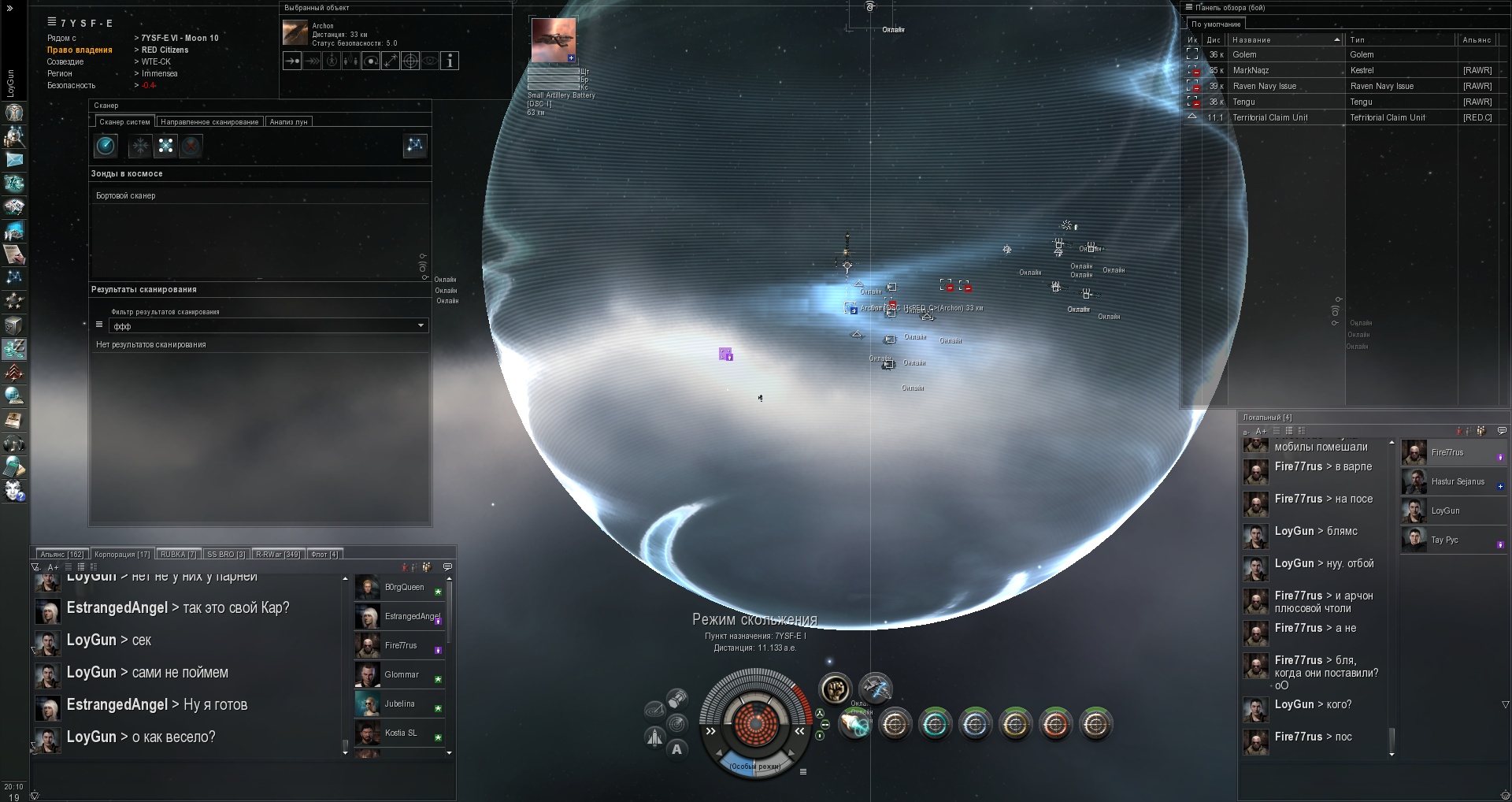
Task: Switch to the Направленное сканирование tab
Action: point(209,122)
